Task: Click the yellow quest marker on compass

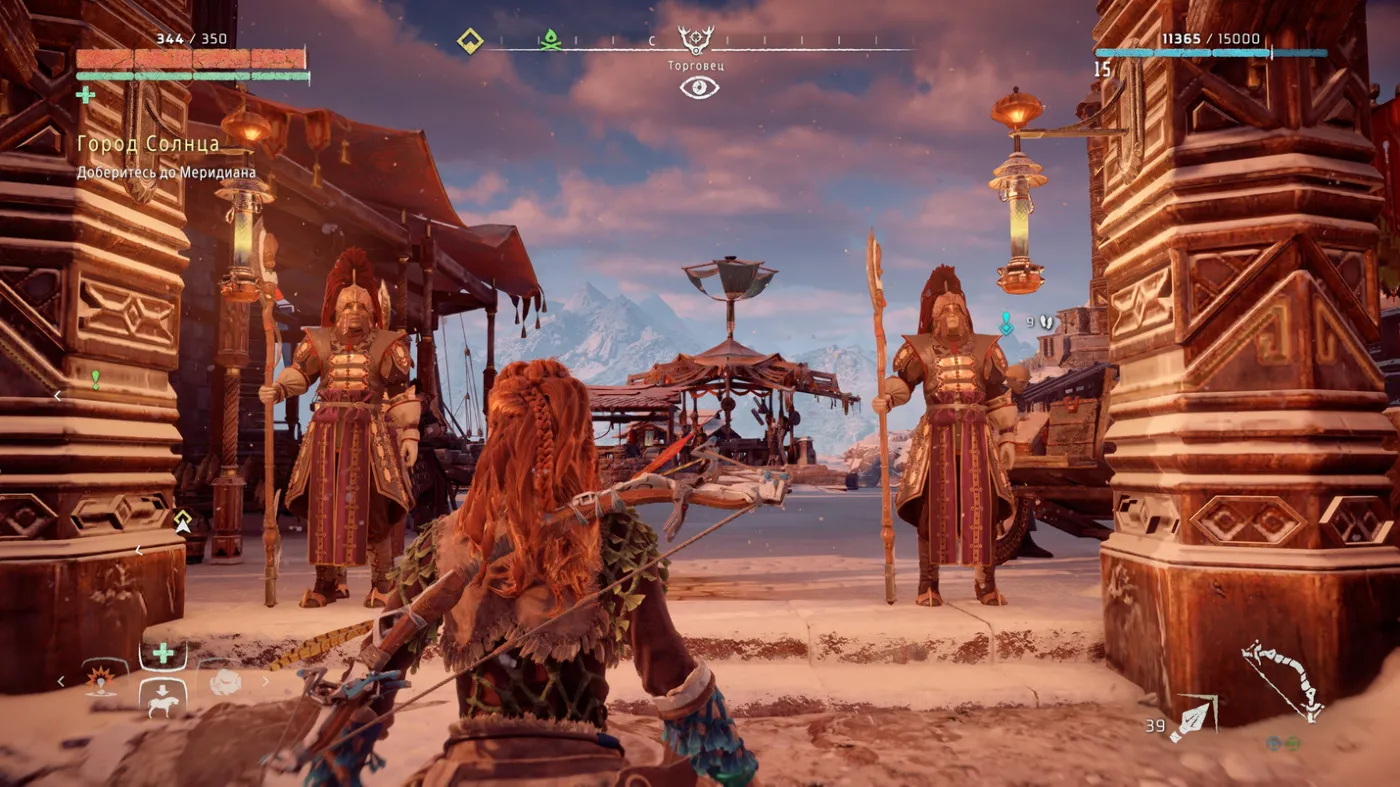Action: tap(470, 41)
